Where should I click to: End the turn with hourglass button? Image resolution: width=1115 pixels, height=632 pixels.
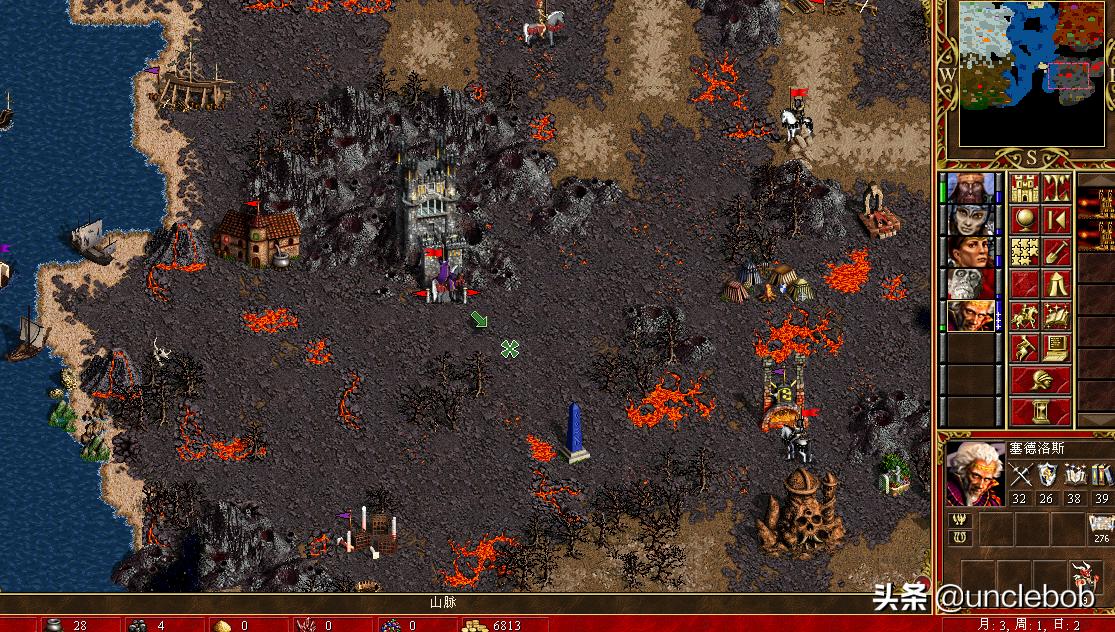[x=1040, y=411]
